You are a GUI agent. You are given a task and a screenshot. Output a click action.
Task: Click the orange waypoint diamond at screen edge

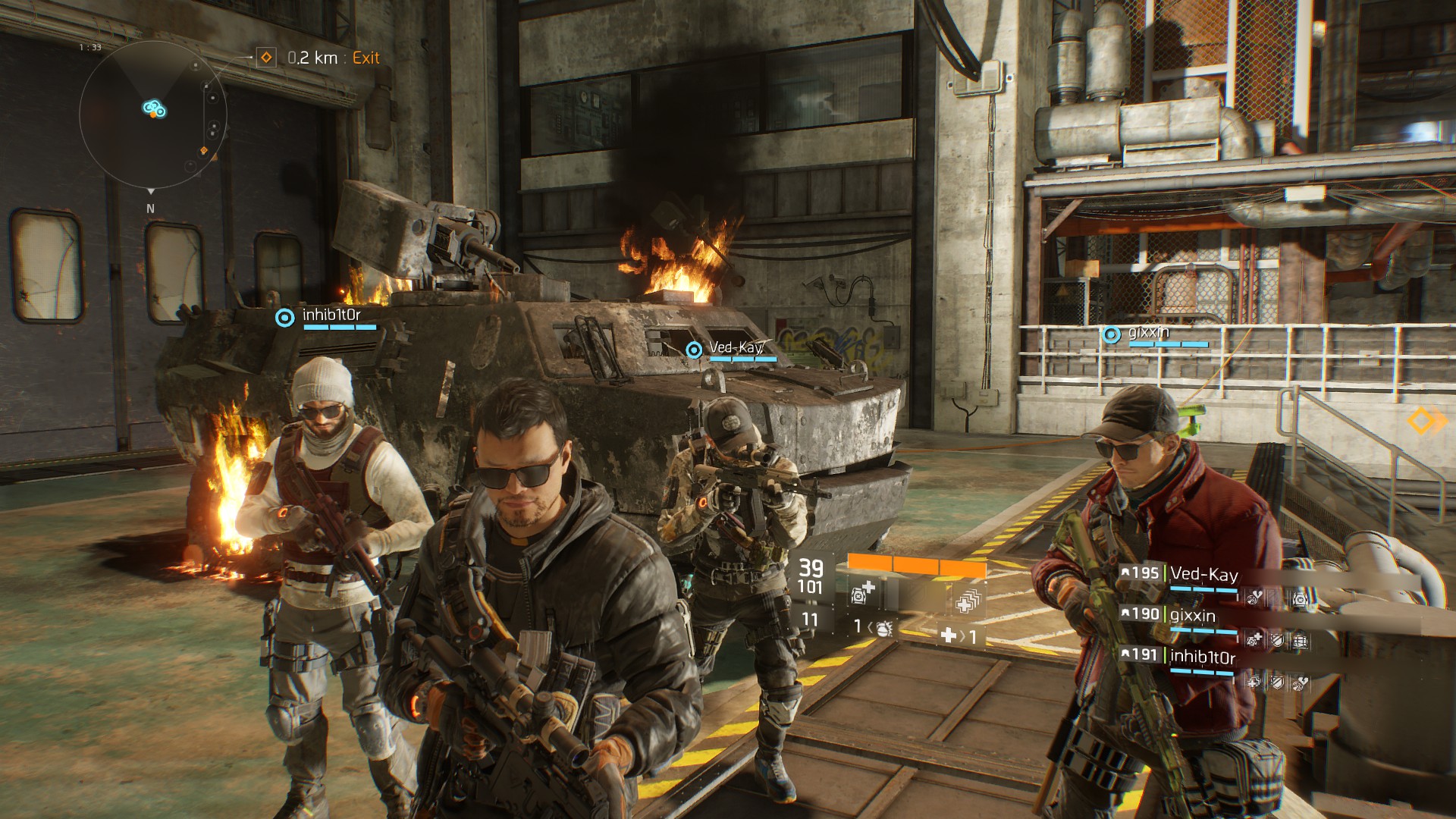pyautogui.click(x=1425, y=421)
